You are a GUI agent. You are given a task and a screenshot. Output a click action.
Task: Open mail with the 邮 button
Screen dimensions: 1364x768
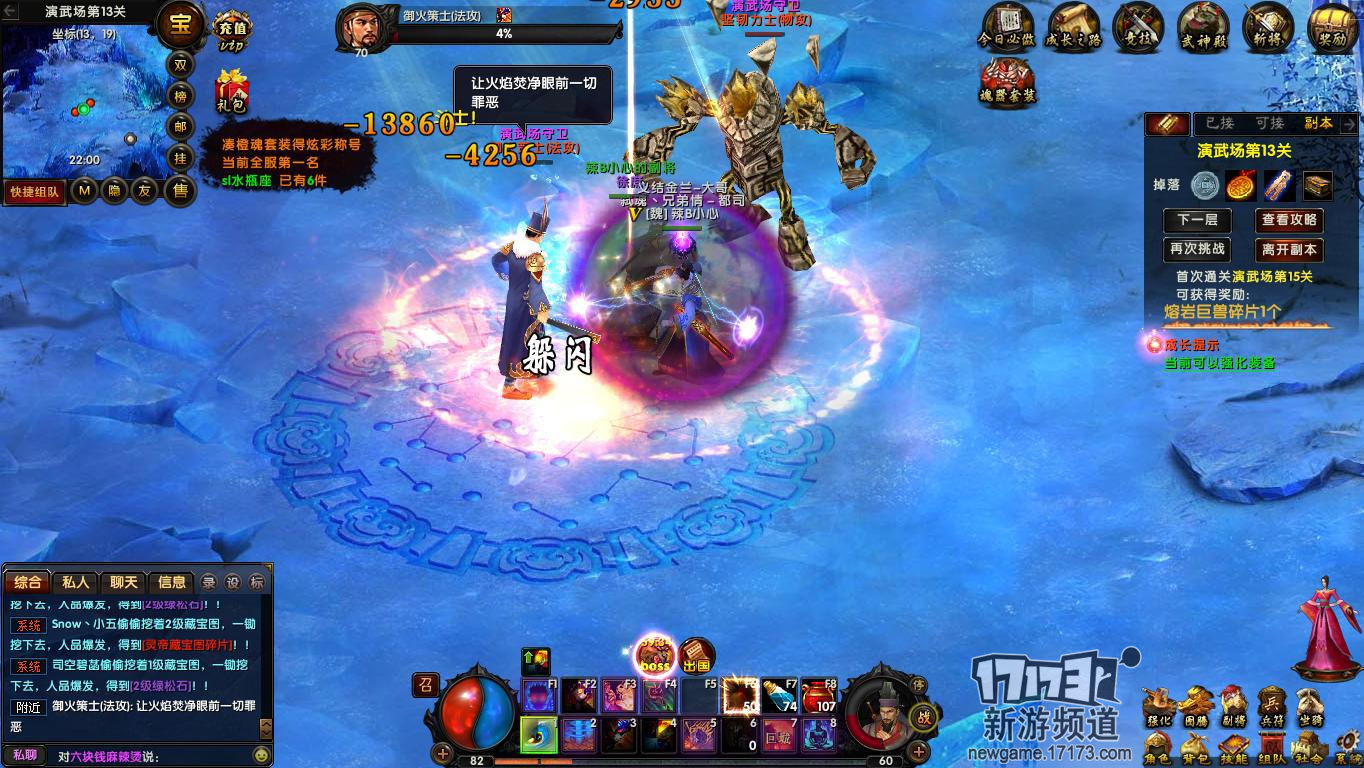[180, 126]
